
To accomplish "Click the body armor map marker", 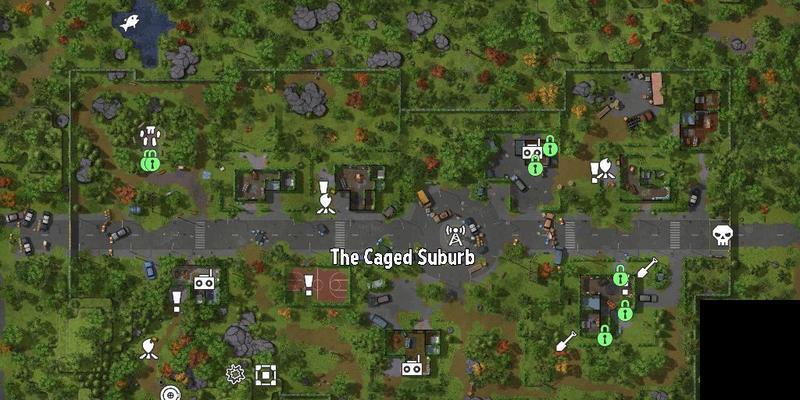I will [x=150, y=136].
